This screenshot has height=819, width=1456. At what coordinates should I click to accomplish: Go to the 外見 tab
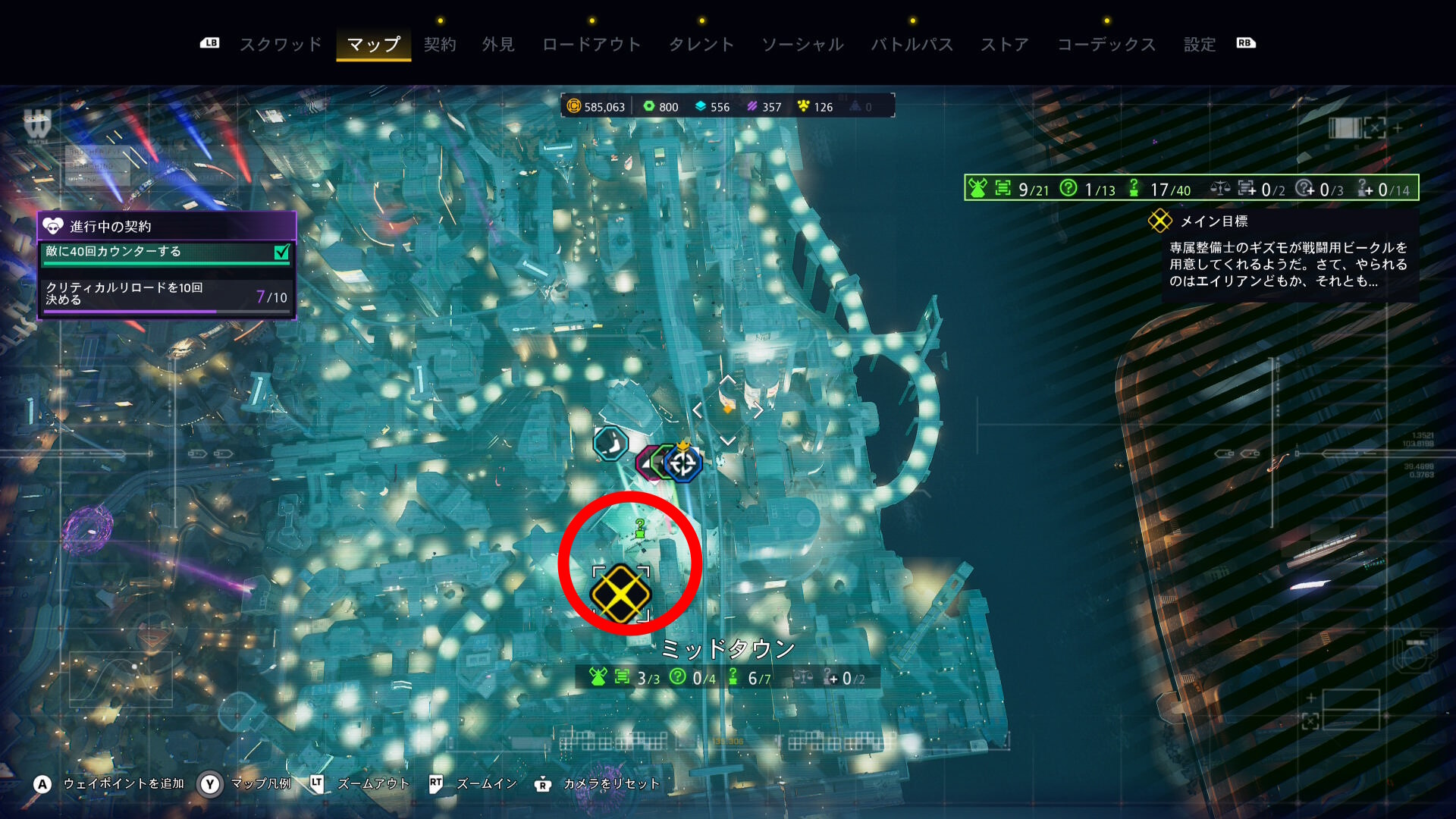[498, 45]
